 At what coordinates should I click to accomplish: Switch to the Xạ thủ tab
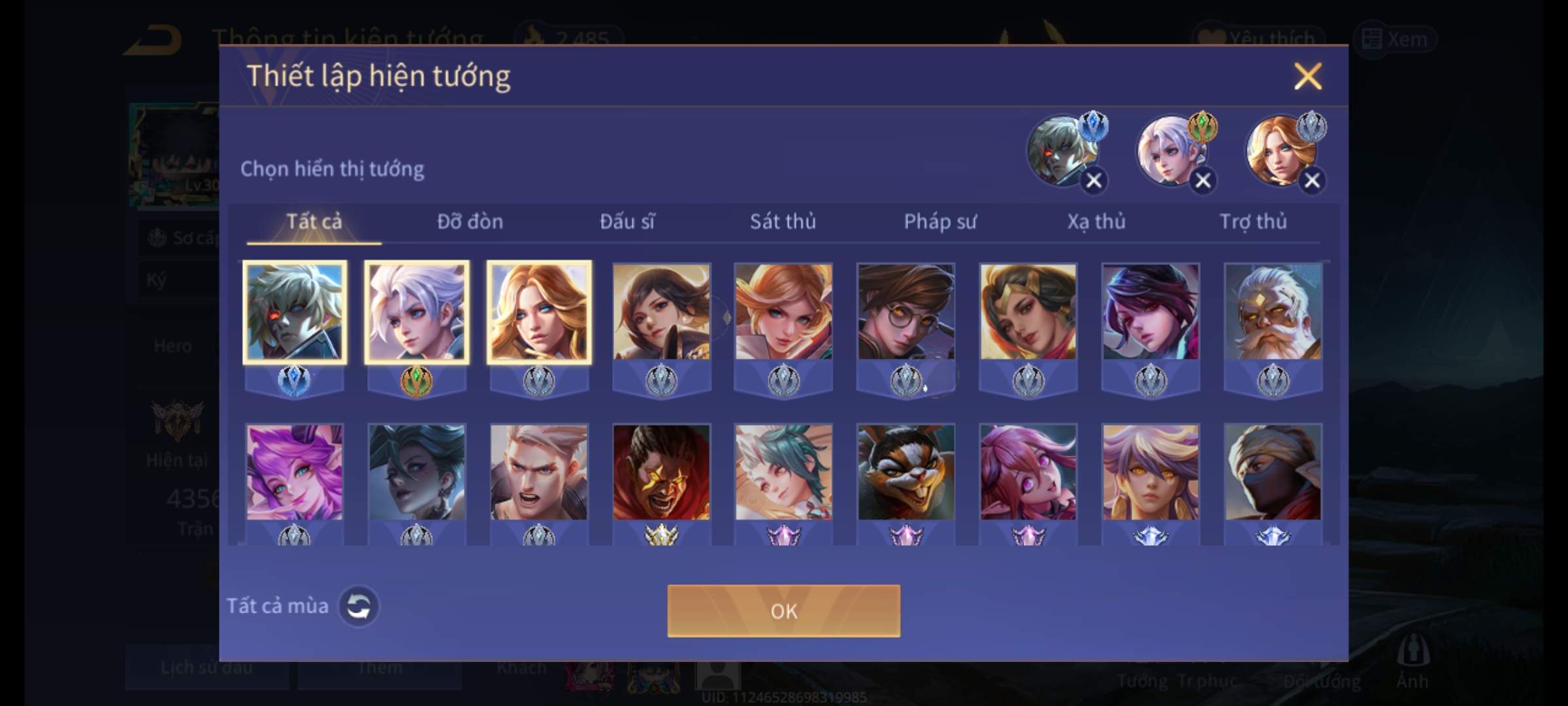pos(1096,222)
